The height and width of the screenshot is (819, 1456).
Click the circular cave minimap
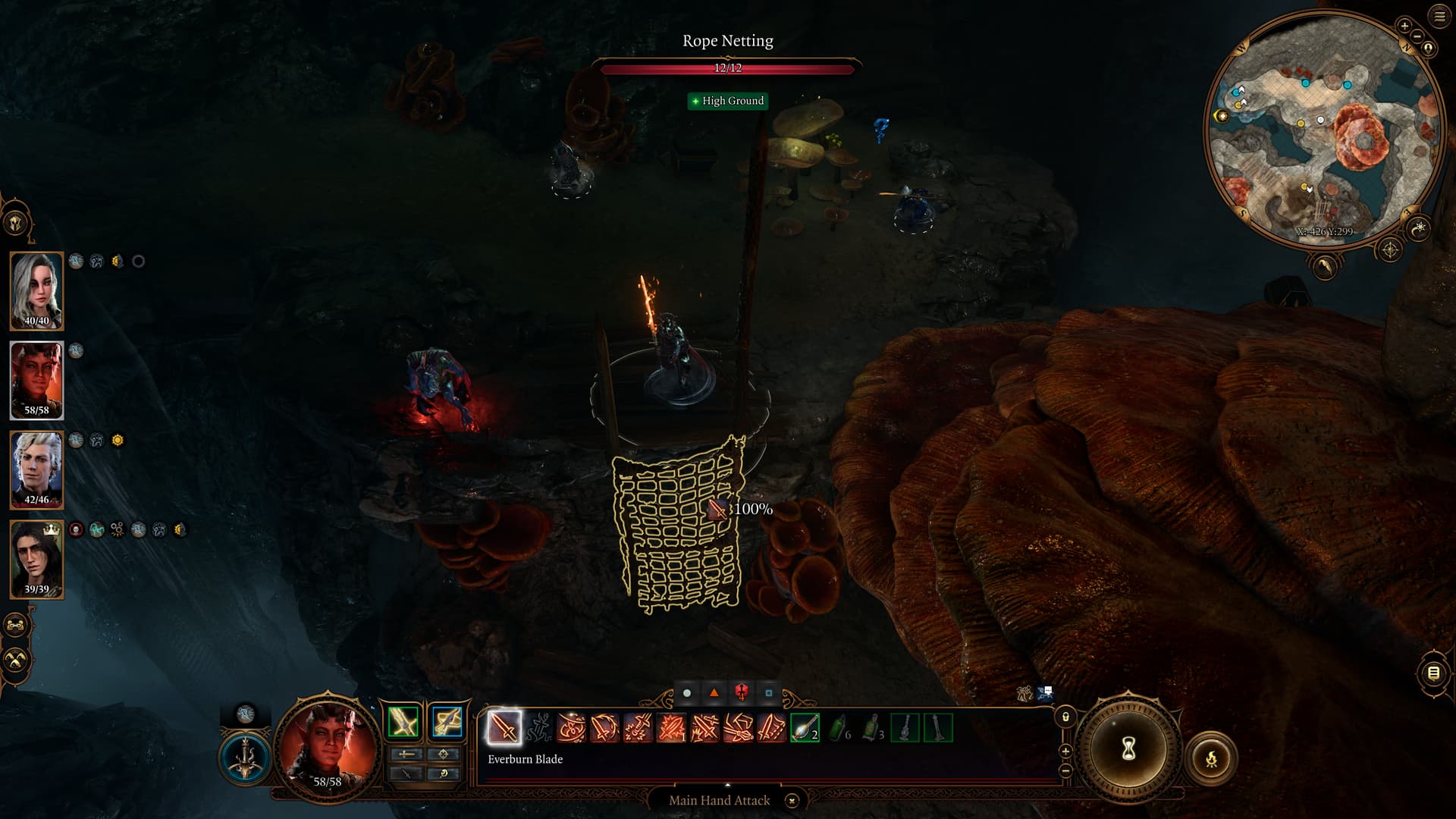pos(1323,129)
